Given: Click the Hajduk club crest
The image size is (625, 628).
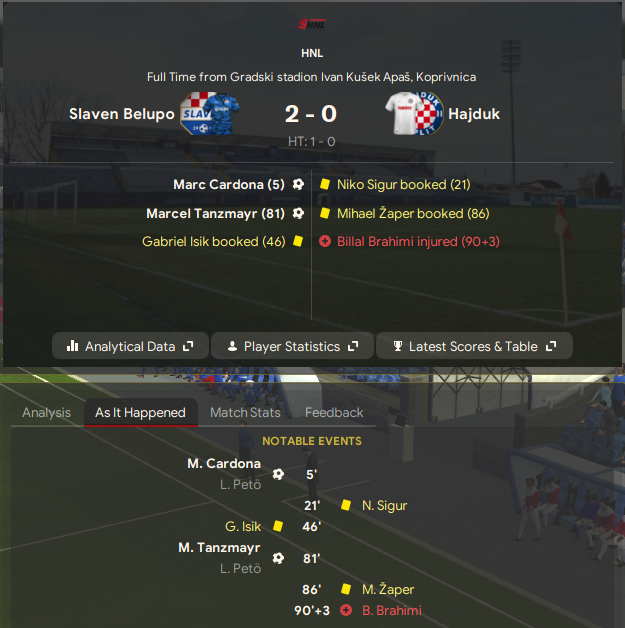Looking at the screenshot, I should tap(416, 114).
